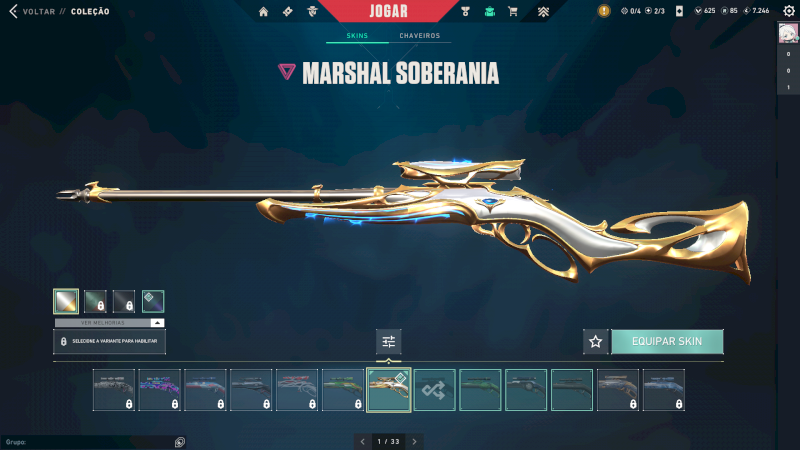The width and height of the screenshot is (800, 450).
Task: Go back with the Voltar arrow
Action: (x=13, y=11)
